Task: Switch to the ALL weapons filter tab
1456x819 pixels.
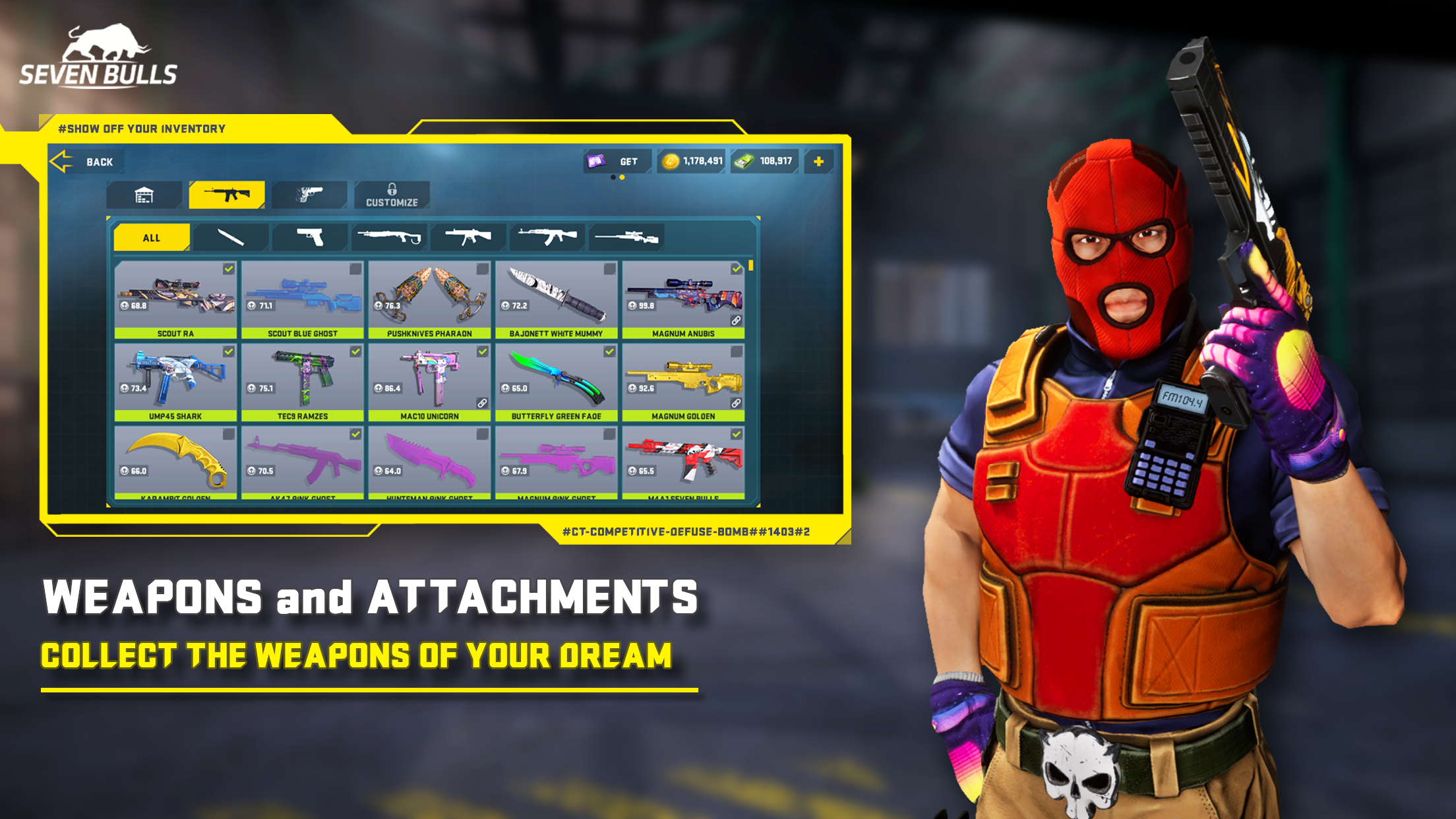Action: coord(150,237)
